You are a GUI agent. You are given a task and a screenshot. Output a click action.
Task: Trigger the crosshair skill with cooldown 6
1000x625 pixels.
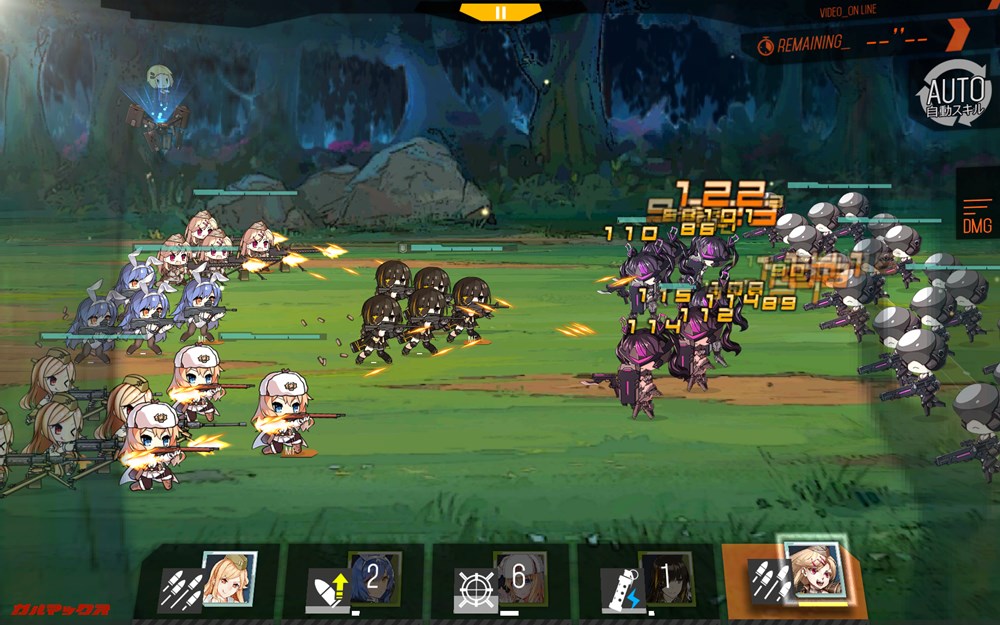pyautogui.click(x=500, y=581)
